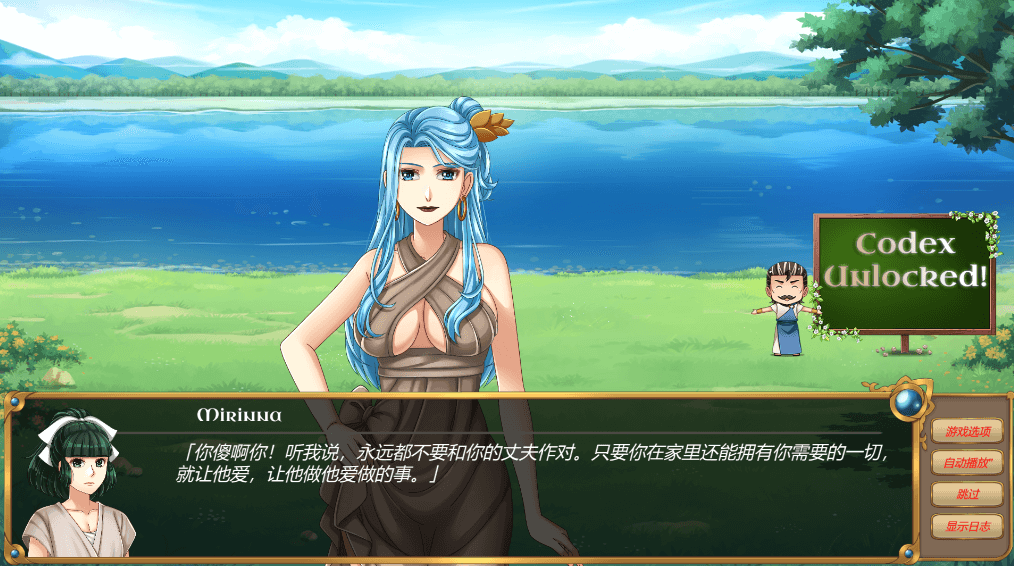Advance the dialogue by clicking Mirinna's text
The width and height of the screenshot is (1014, 566).
point(530,463)
